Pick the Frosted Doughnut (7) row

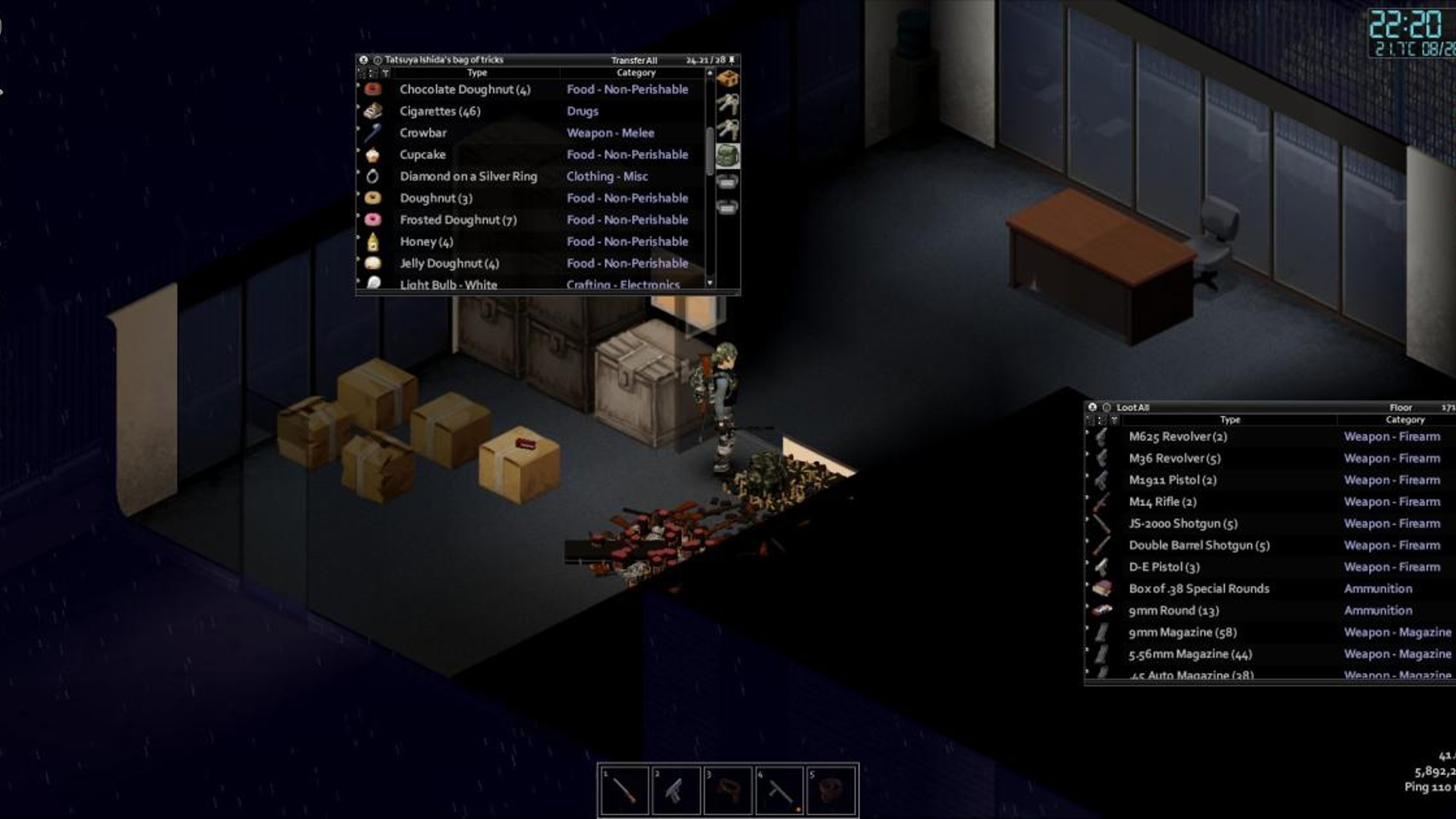(x=458, y=220)
